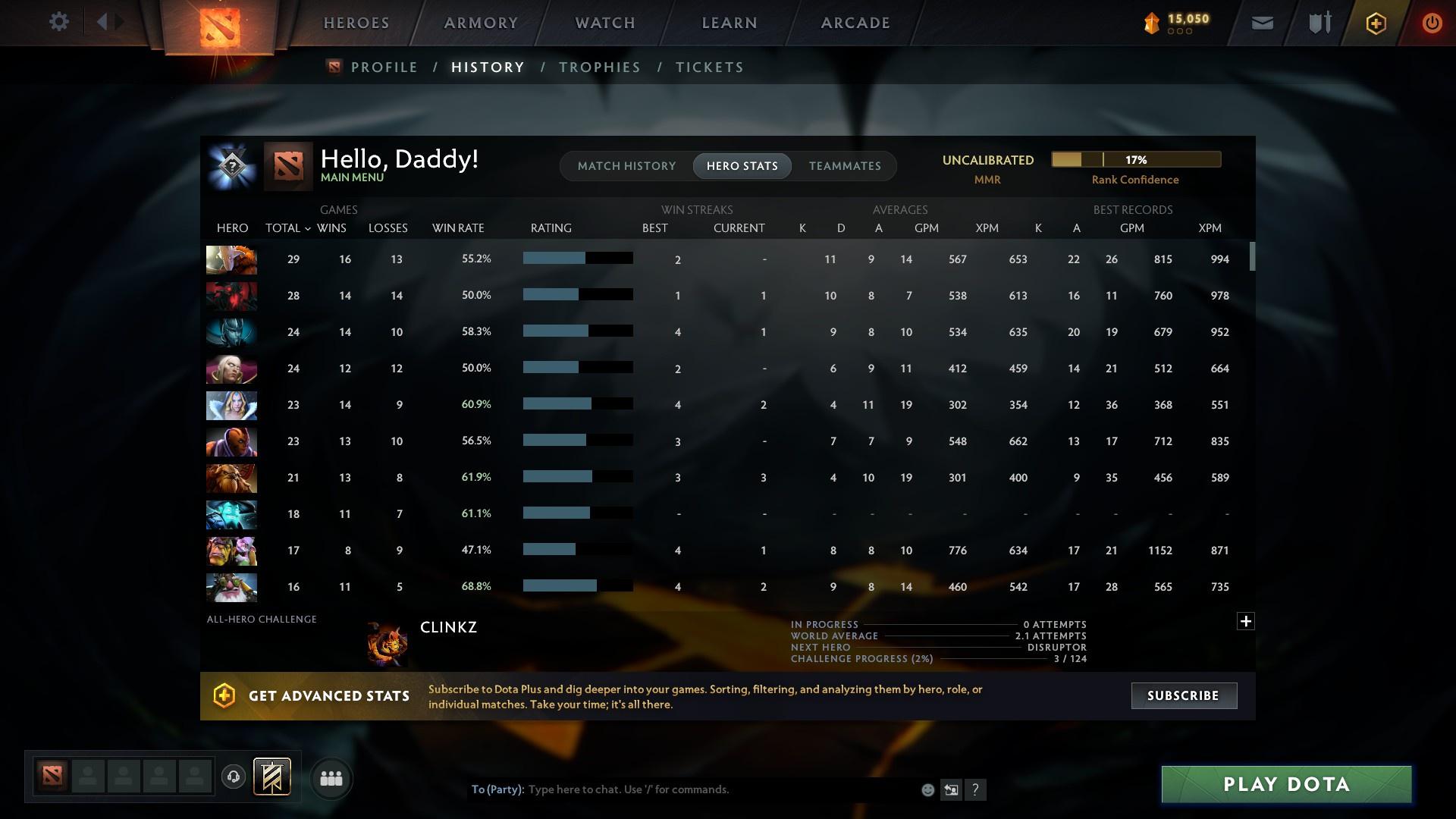Viewport: 1456px width, 819px height.
Task: Select the Crystal Maiden hero portrait
Action: click(x=231, y=405)
